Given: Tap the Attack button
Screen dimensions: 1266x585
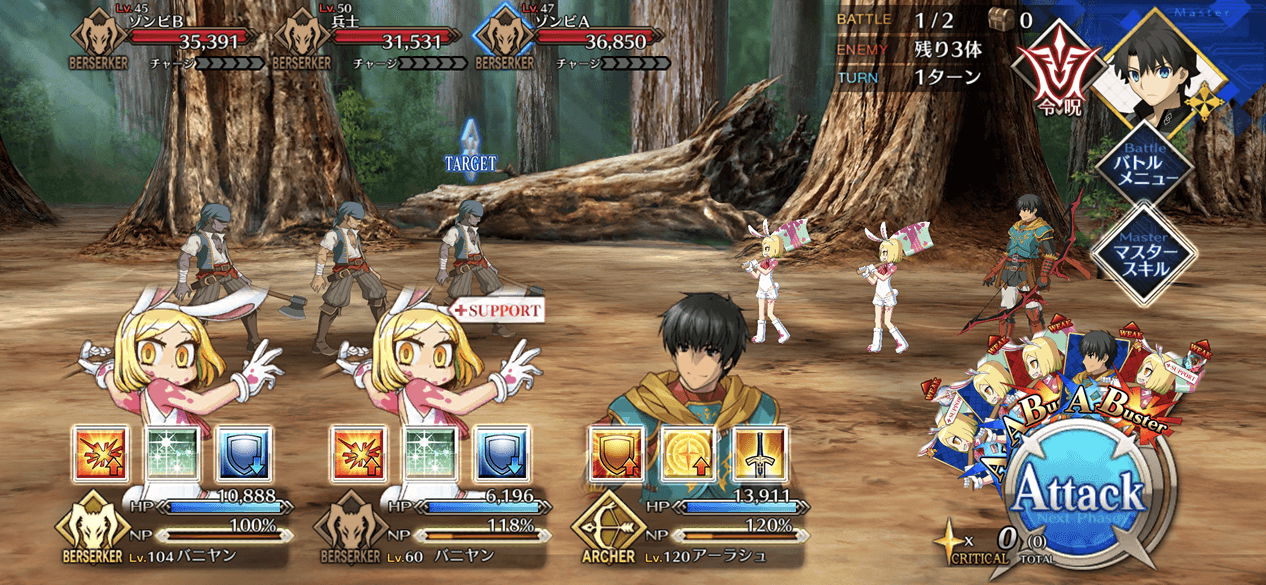Looking at the screenshot, I should pos(1078,492).
